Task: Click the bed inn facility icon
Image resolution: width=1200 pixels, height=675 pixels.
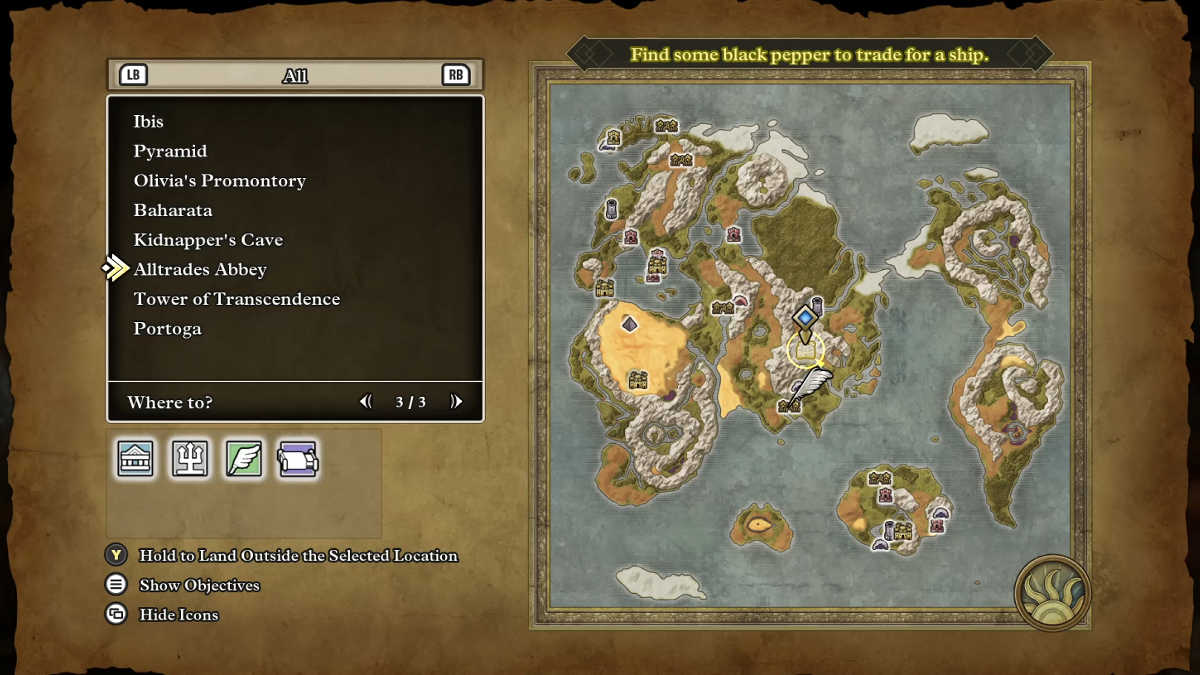Action: [298, 459]
